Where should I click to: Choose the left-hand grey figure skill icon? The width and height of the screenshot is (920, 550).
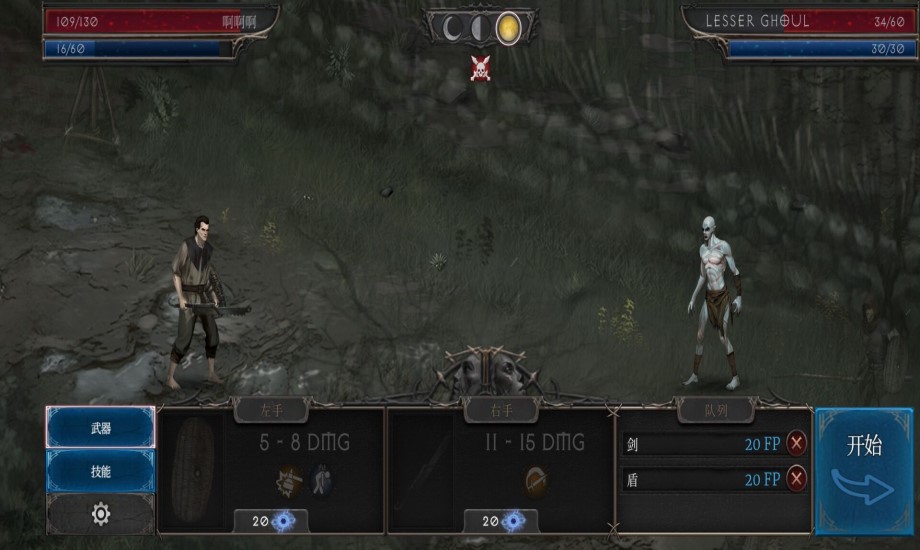[322, 480]
